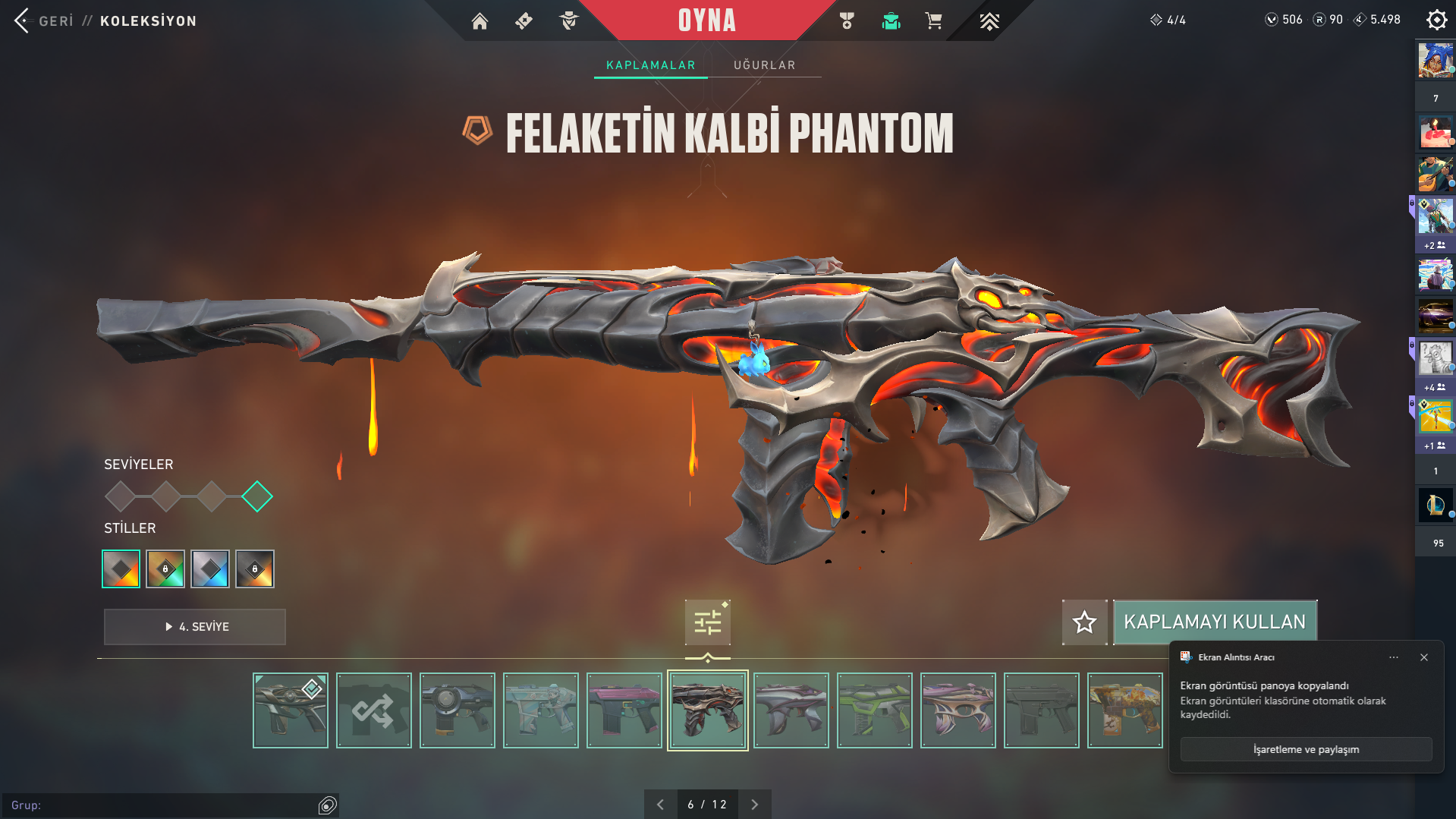Screen dimensions: 1456x819
Task: Go to previous skin page arrow
Action: point(660,805)
